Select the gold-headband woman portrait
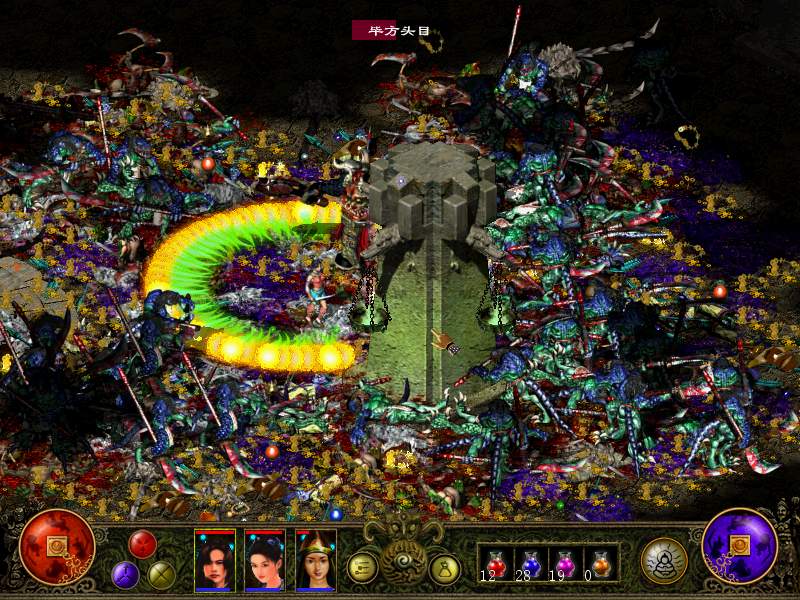This screenshot has height=600, width=800. pos(316,561)
